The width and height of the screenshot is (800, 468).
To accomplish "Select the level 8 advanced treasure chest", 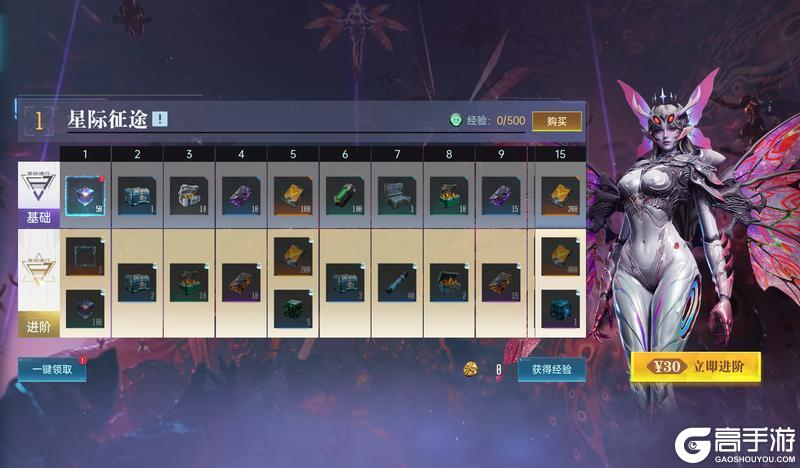I will pos(448,282).
